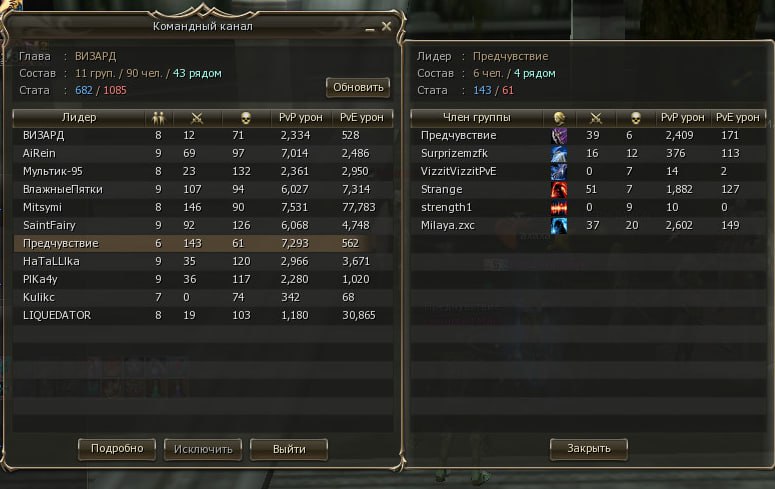This screenshot has height=489, width=775.
Task: Select party member Surprizemzfk
Action: click(x=580, y=153)
